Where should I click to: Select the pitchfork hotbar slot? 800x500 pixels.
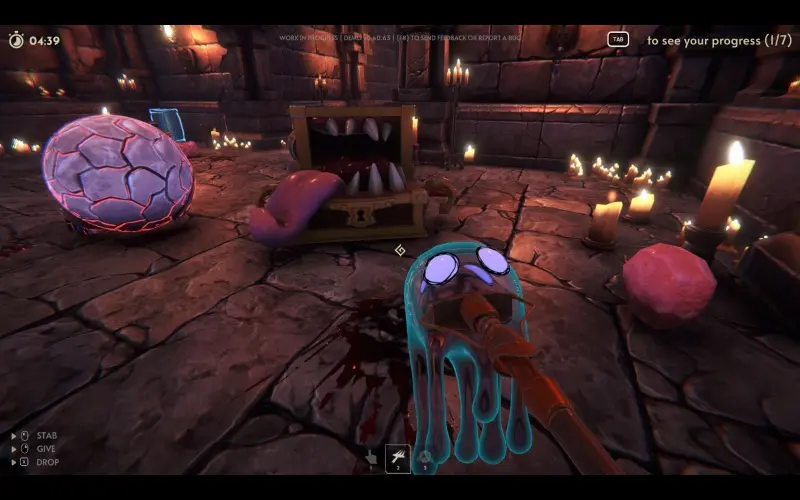click(398, 457)
